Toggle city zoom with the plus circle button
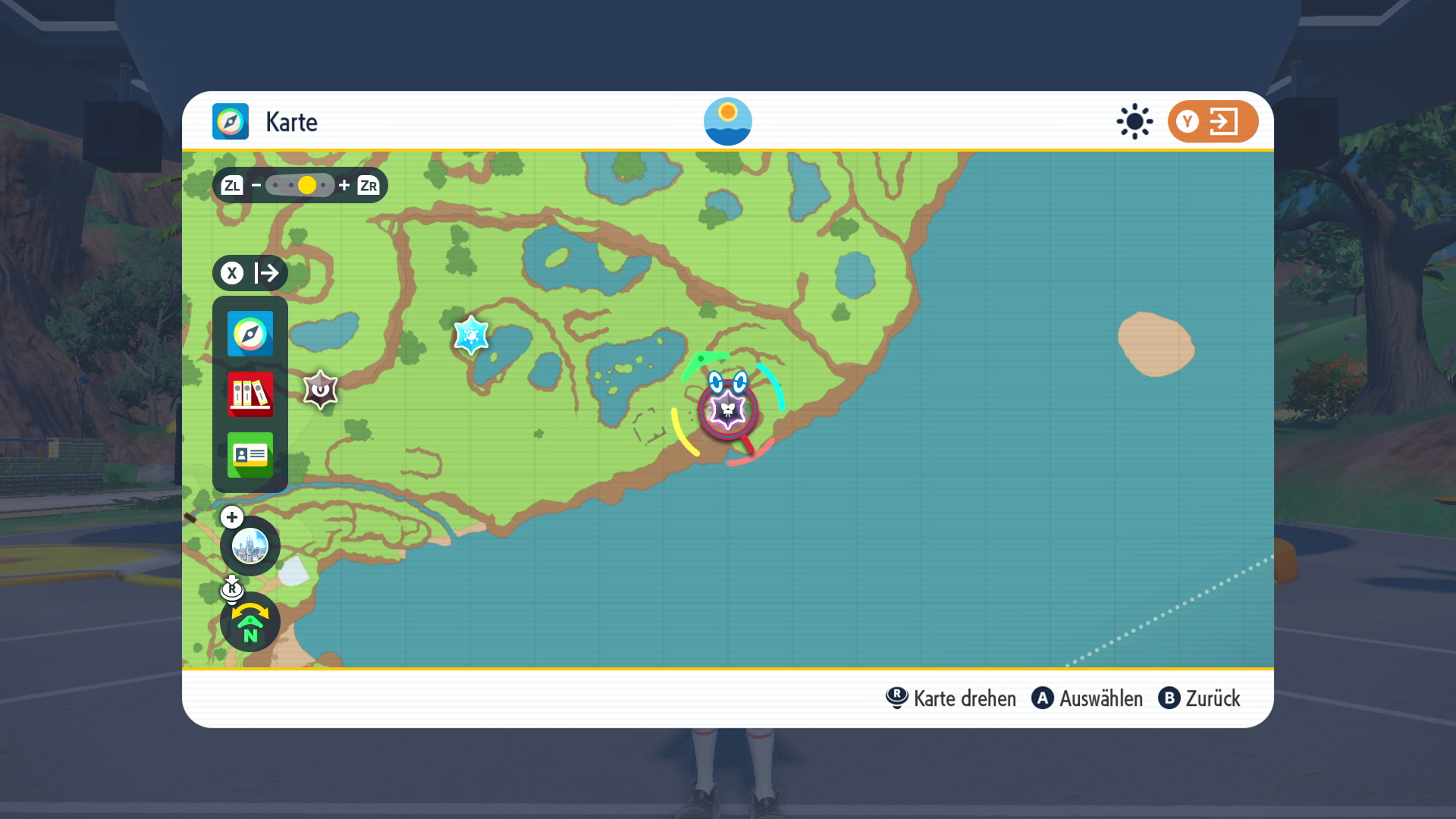 click(231, 517)
